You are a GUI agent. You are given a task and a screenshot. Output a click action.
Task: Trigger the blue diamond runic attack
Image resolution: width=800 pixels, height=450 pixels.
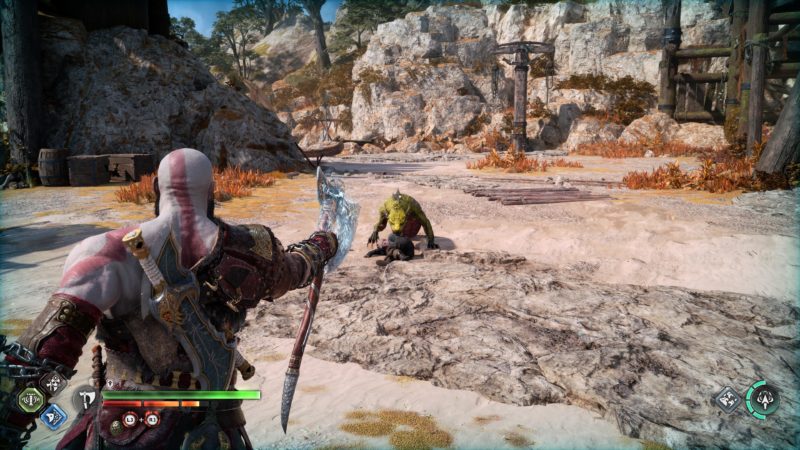tap(54, 415)
